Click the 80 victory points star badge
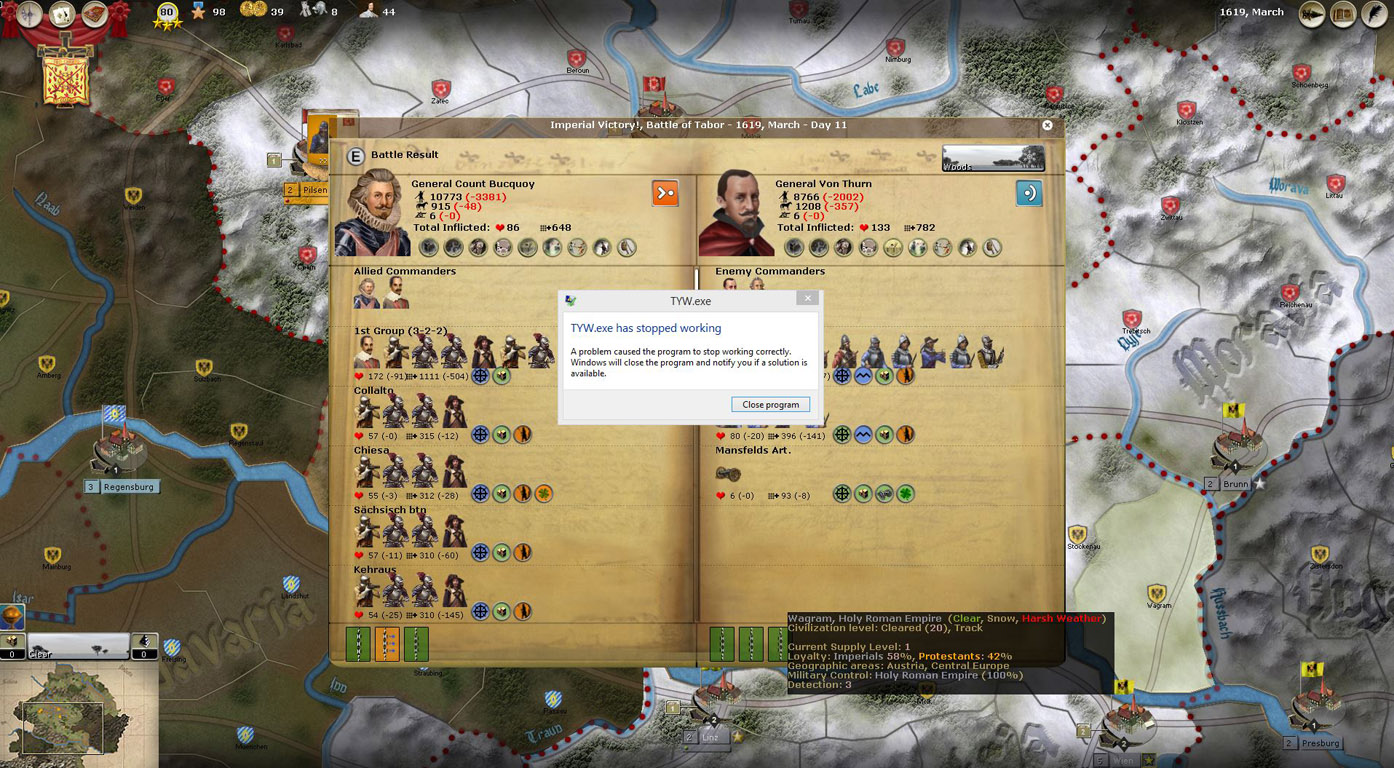The height and width of the screenshot is (768, 1394). click(167, 14)
